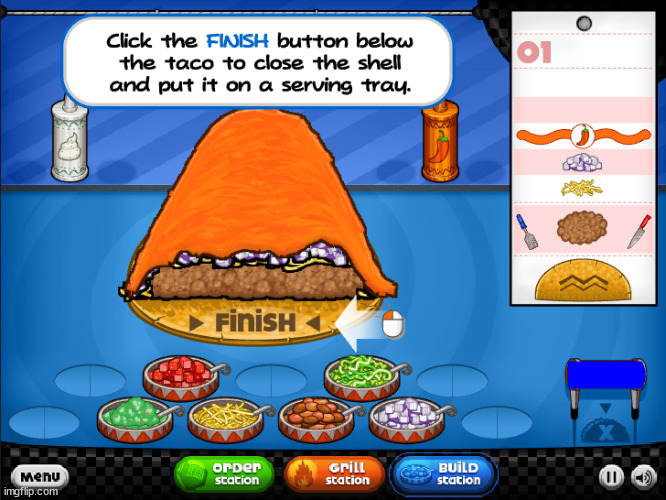Open the Menu

click(x=40, y=477)
